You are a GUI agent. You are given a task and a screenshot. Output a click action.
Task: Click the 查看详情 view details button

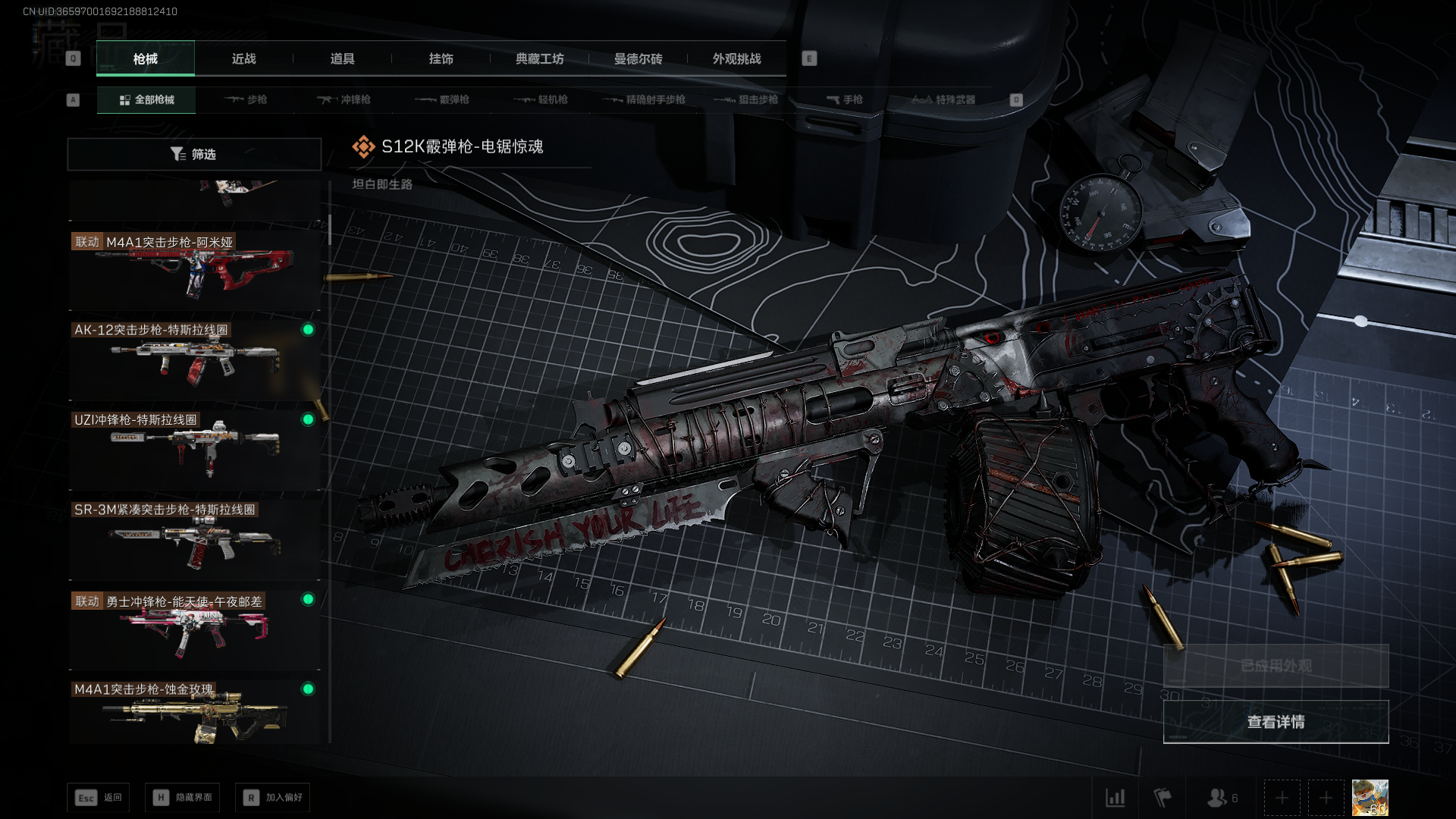pos(1276,722)
